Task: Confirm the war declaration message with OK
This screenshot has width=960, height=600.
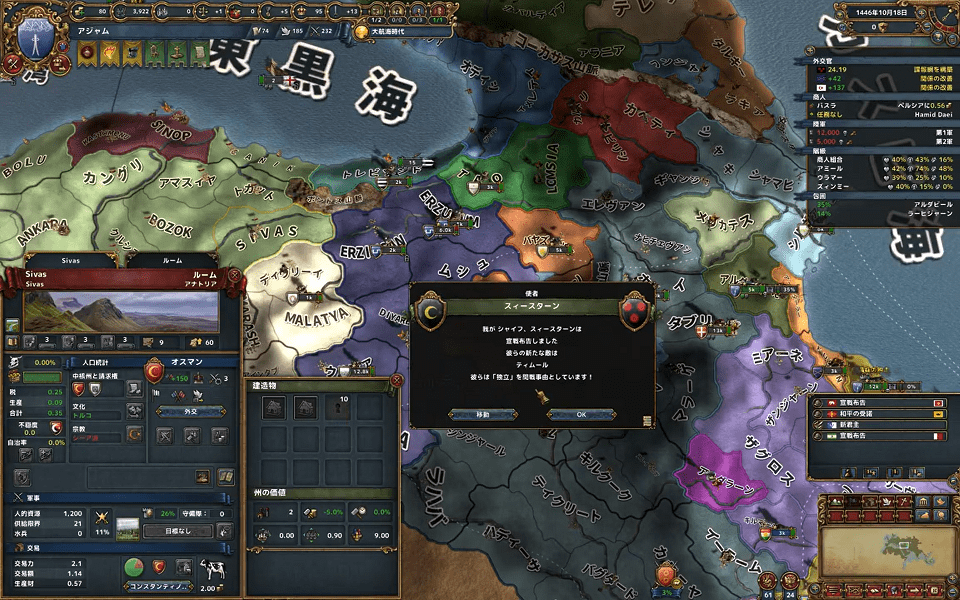Action: click(582, 414)
